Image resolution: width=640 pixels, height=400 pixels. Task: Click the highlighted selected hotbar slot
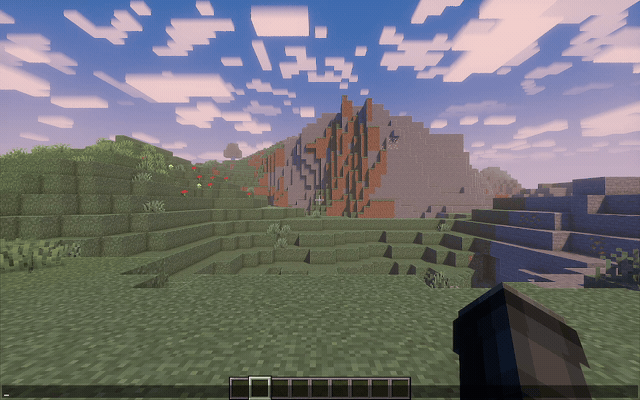pyautogui.click(x=259, y=388)
